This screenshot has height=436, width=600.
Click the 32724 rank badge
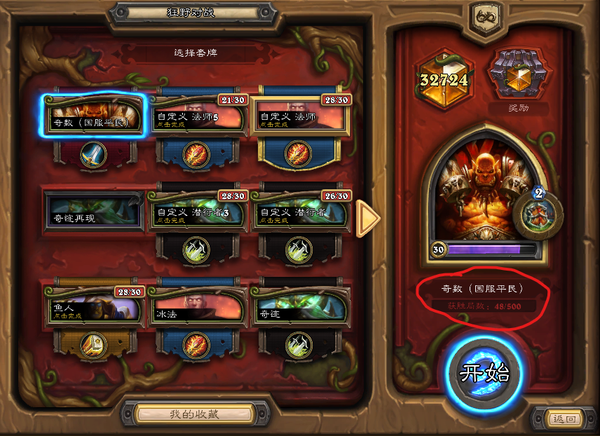442,80
